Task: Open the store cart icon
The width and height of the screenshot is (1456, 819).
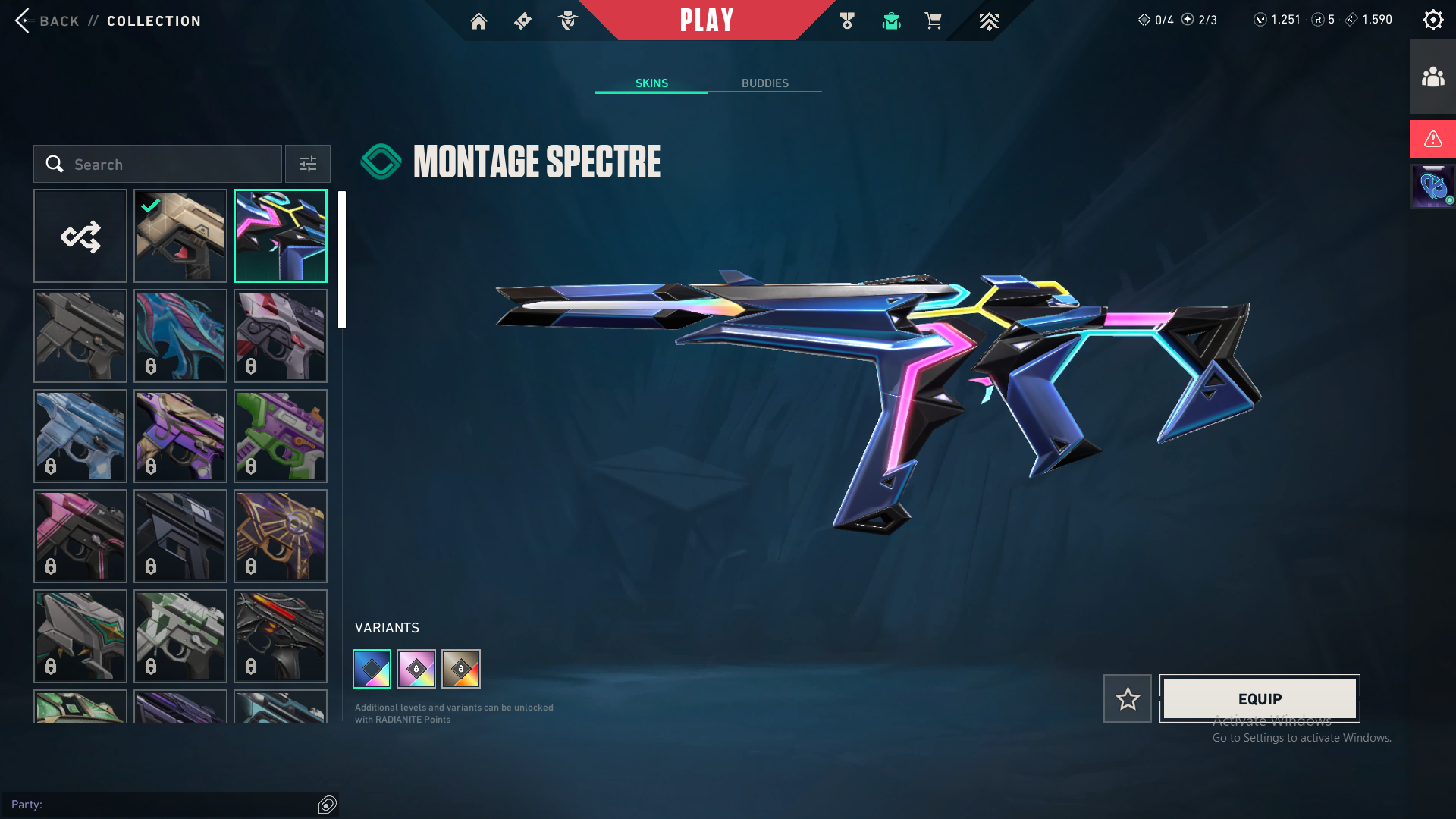Action: point(933,21)
